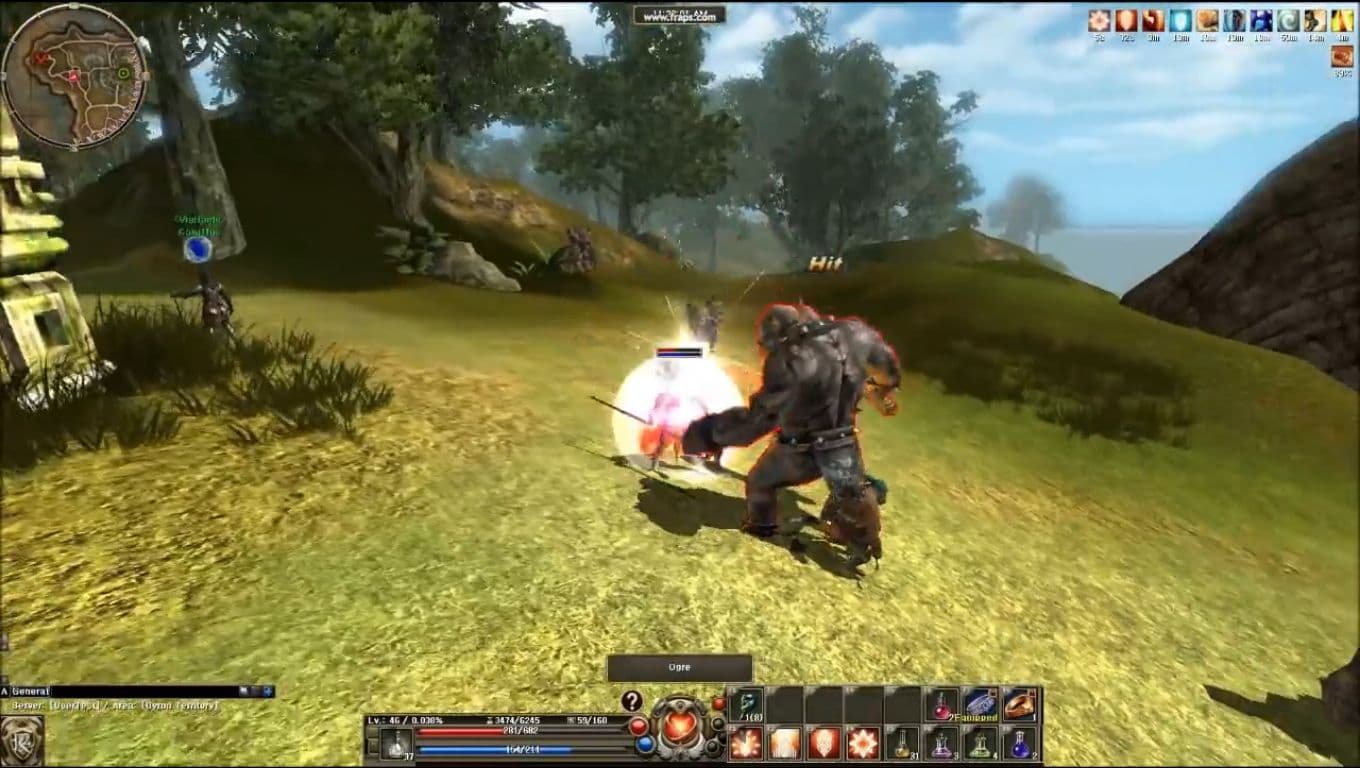Image resolution: width=1360 pixels, height=768 pixels.
Task: Activate the fiery burst skill in hotbar
Action: [745, 743]
